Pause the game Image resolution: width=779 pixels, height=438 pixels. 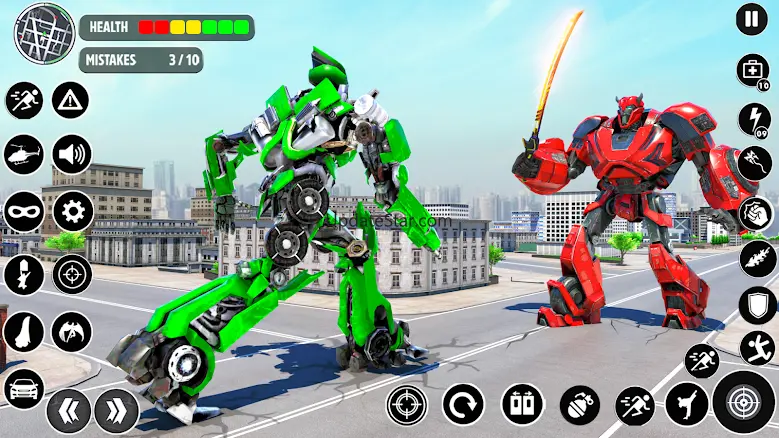[x=751, y=18]
